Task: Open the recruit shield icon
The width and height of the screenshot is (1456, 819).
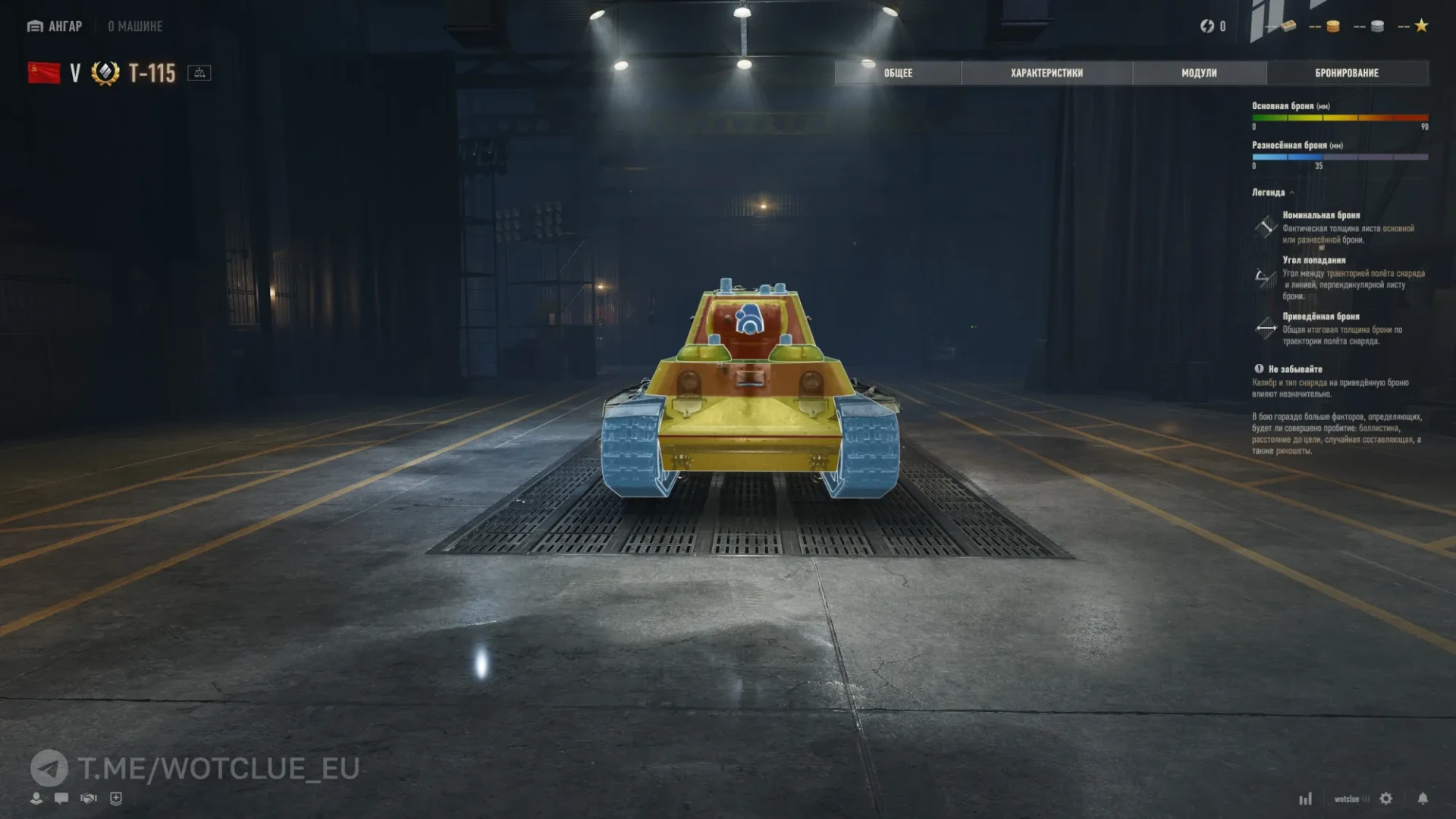Action: click(116, 798)
